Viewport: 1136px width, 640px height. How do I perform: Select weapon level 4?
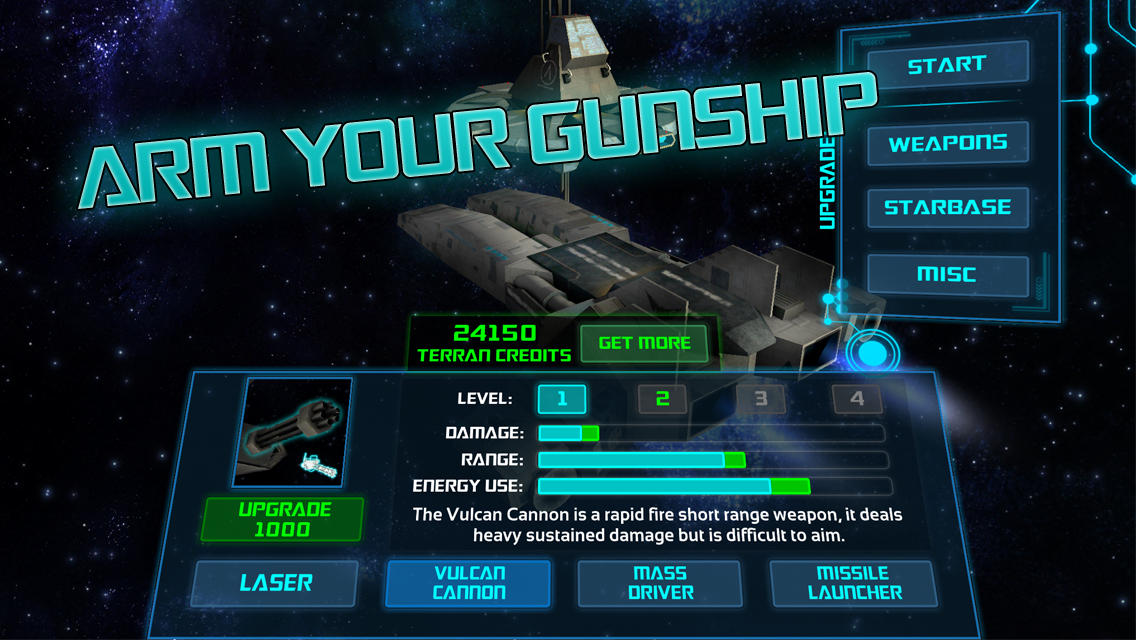(857, 399)
